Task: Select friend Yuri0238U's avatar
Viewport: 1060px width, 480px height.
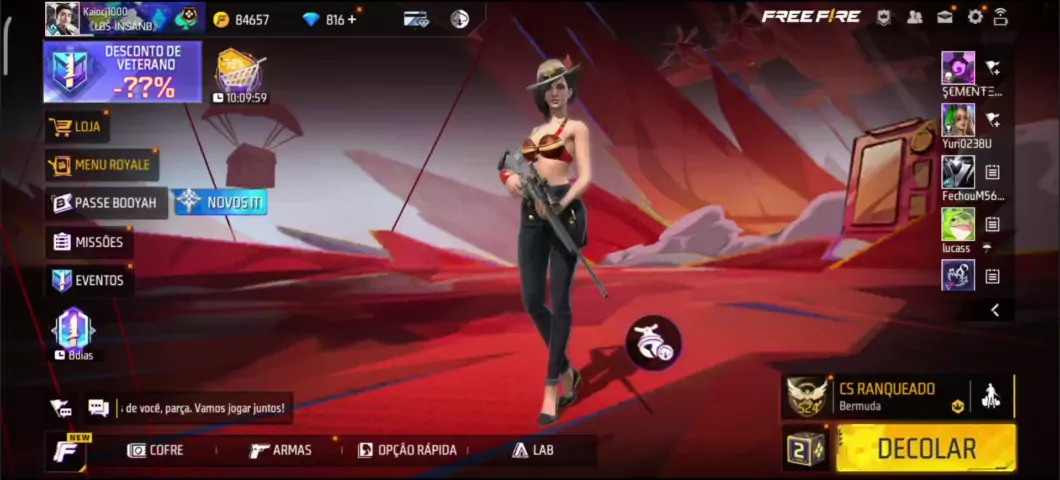Action: point(958,120)
